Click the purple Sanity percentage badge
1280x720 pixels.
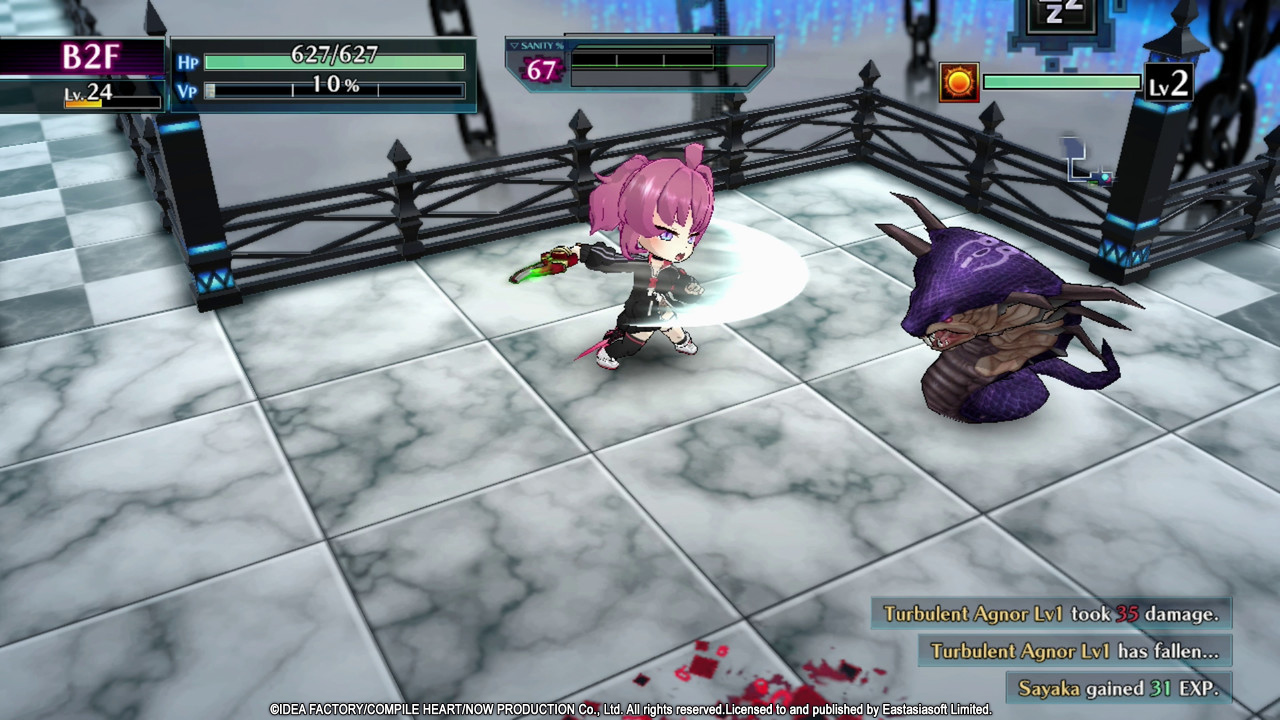pos(540,70)
